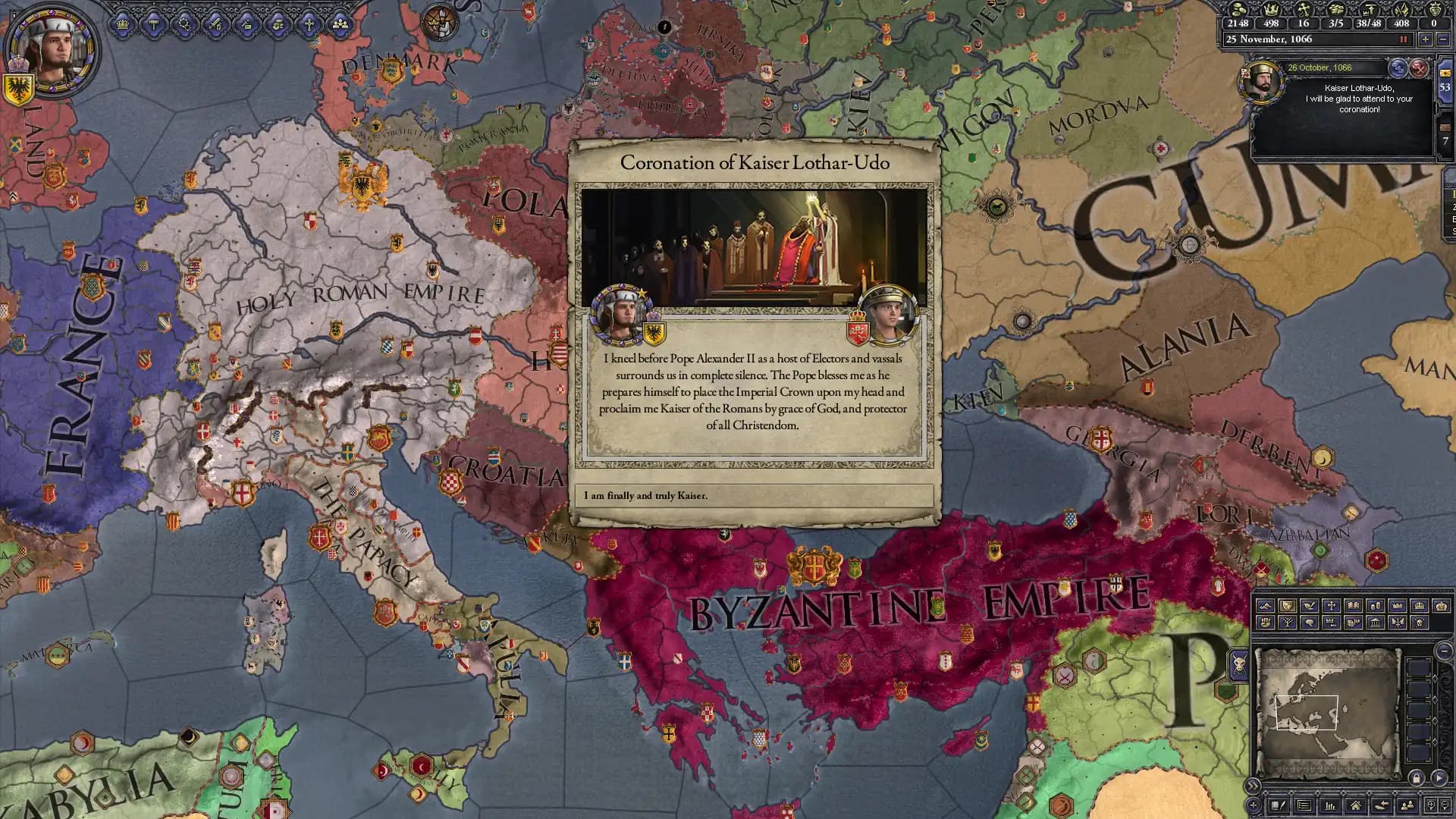Switch to the realms map mode shield icon

pos(1288,607)
